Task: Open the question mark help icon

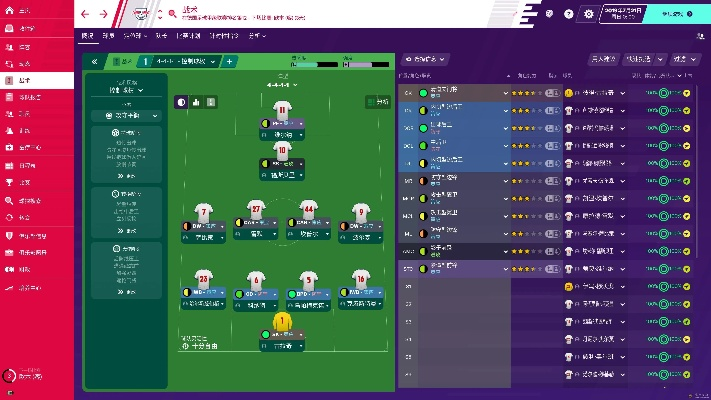Action: click(569, 14)
